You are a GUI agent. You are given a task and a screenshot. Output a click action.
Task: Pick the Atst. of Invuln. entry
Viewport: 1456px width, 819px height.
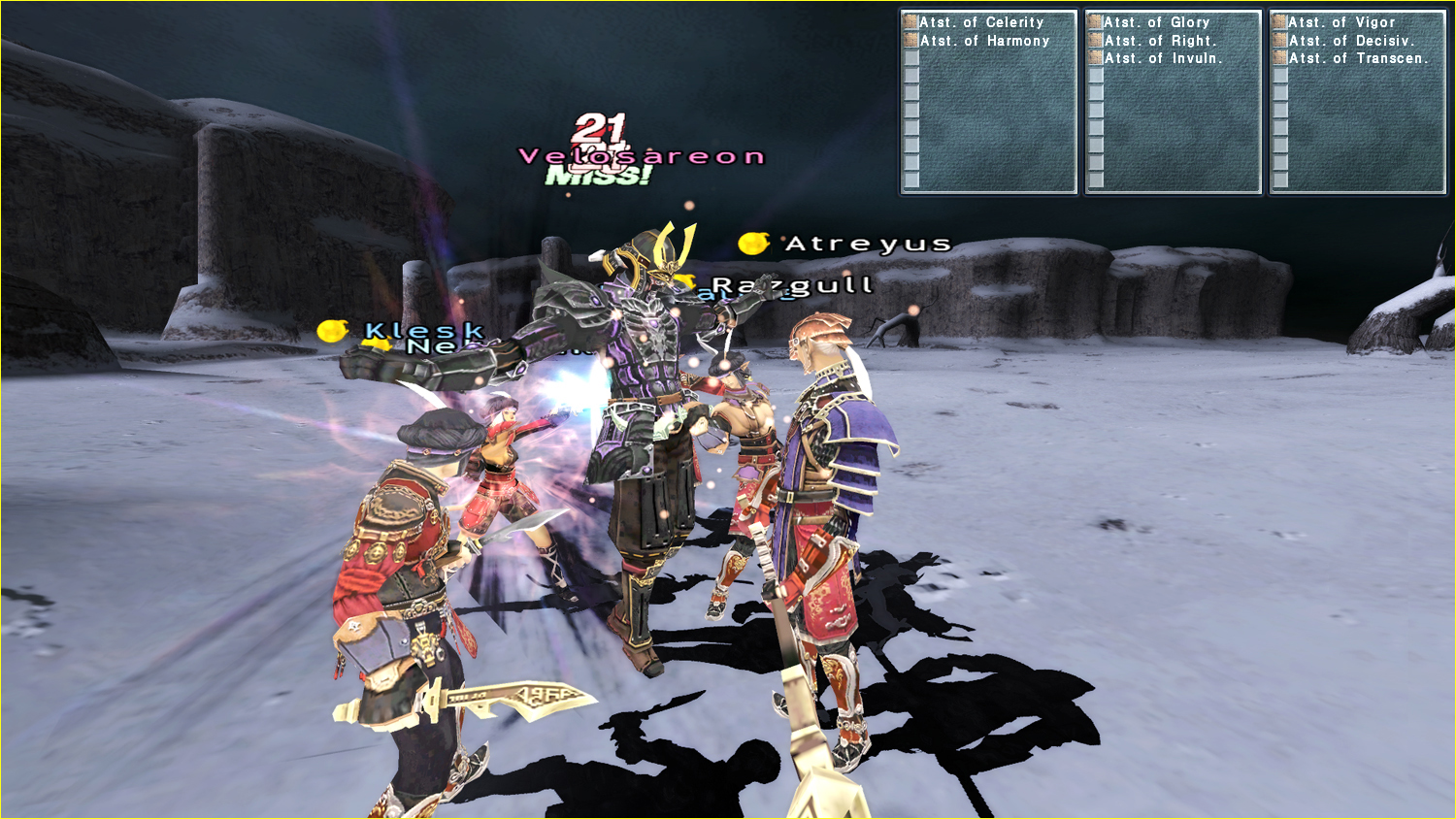pyautogui.click(x=1163, y=58)
